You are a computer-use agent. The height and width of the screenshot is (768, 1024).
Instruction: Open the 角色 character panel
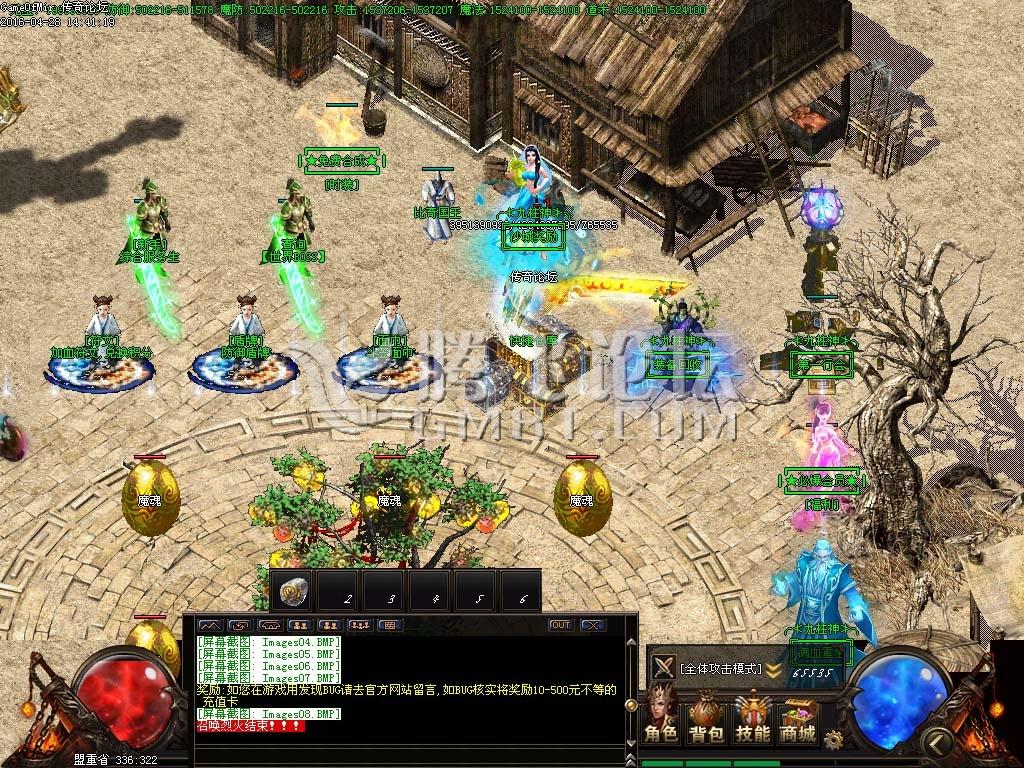point(660,718)
